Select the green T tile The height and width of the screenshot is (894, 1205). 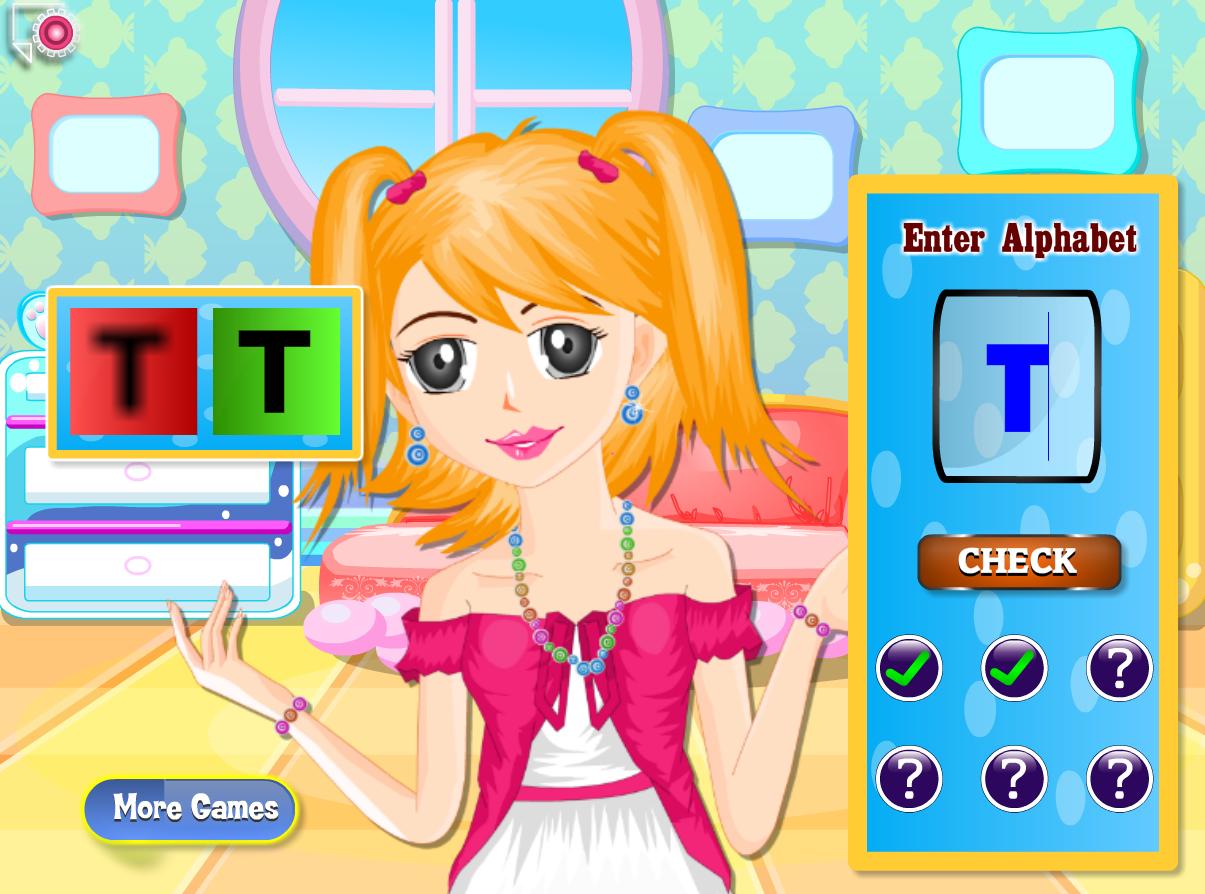(276, 371)
